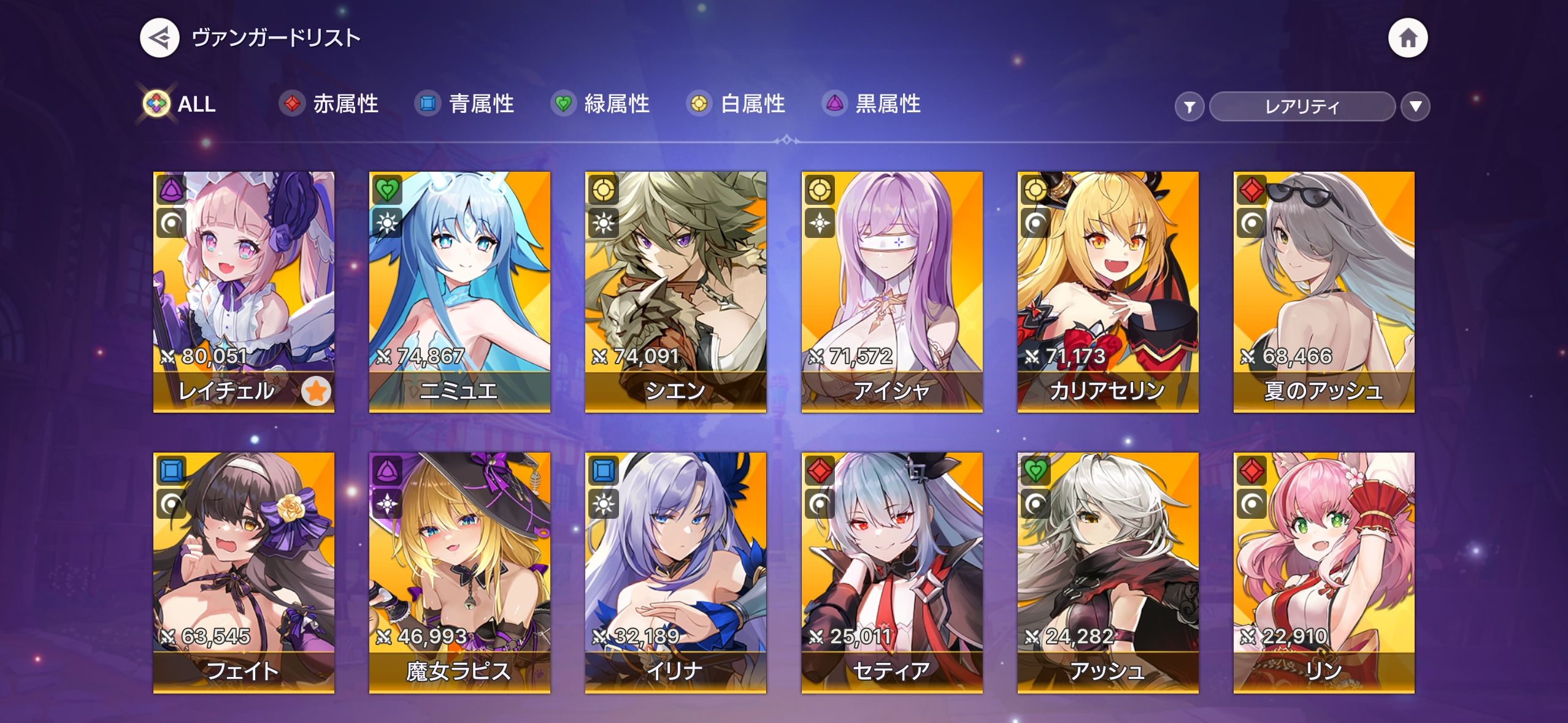Show ALL attribute characters
This screenshot has height=723, width=1568.
[180, 104]
